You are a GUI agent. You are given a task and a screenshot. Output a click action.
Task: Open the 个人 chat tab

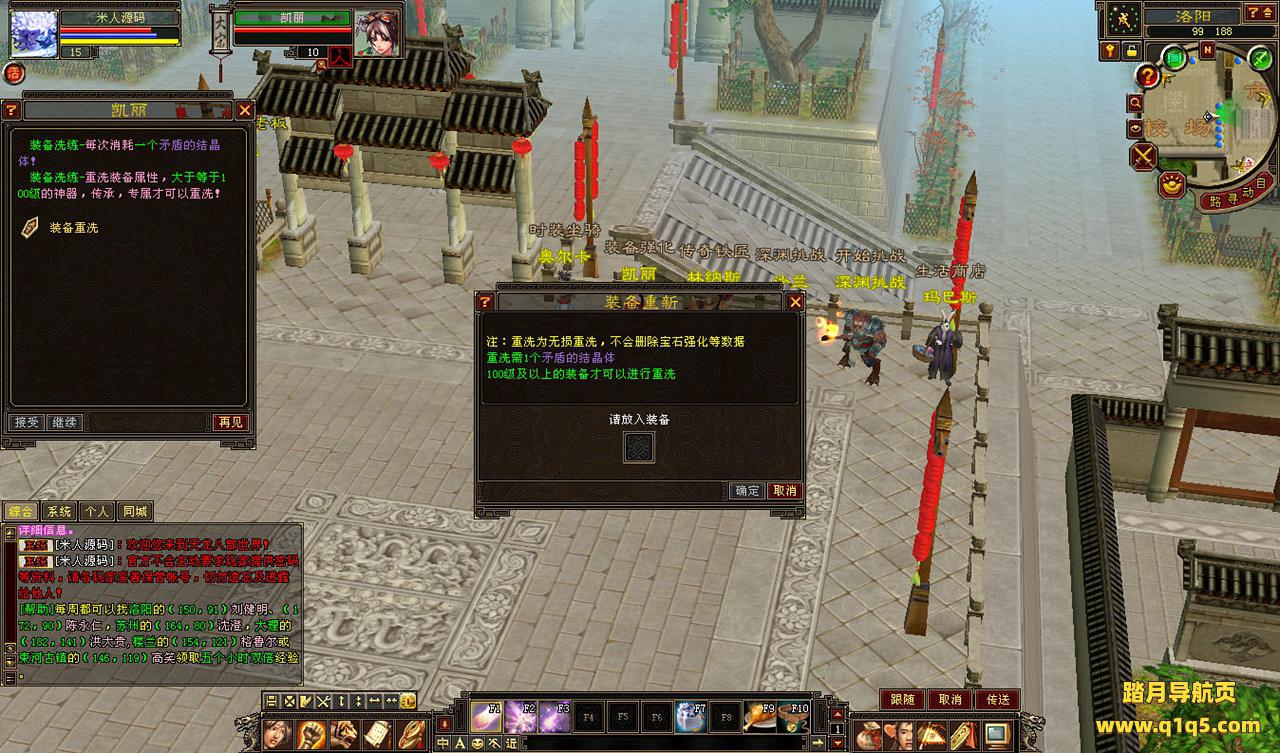pyautogui.click(x=96, y=511)
